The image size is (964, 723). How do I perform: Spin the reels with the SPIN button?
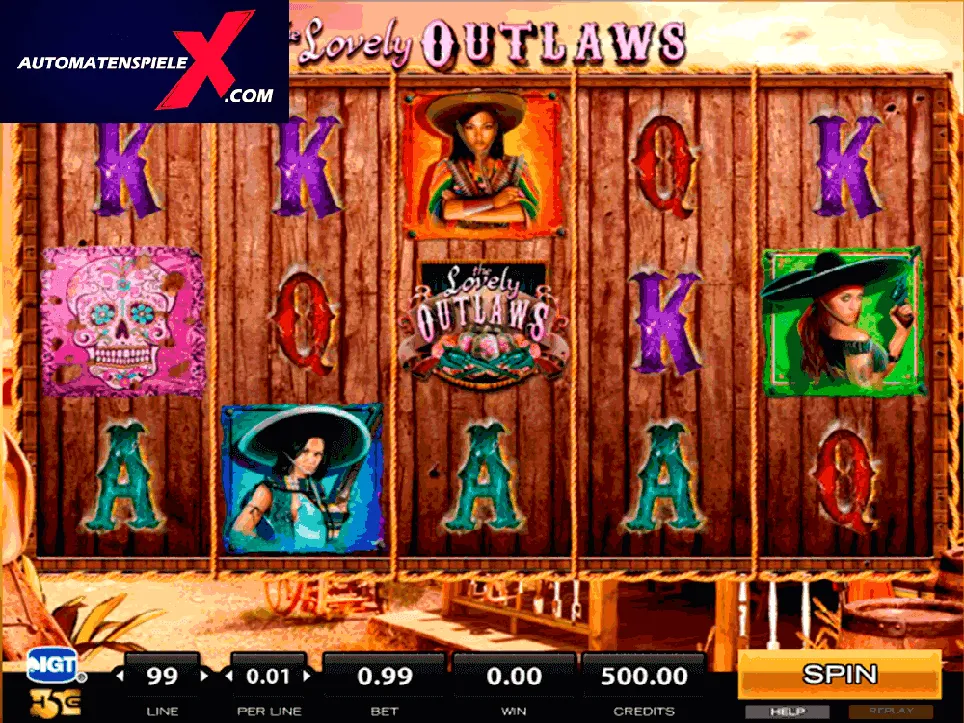click(x=839, y=674)
